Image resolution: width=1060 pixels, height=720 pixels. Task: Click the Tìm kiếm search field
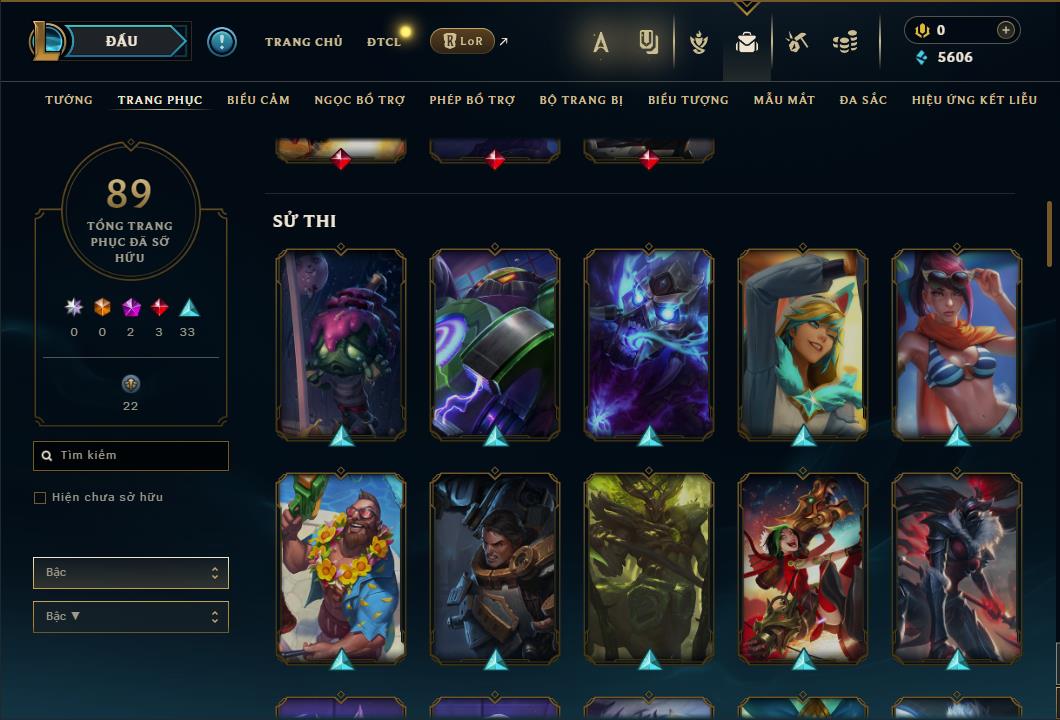(131, 456)
